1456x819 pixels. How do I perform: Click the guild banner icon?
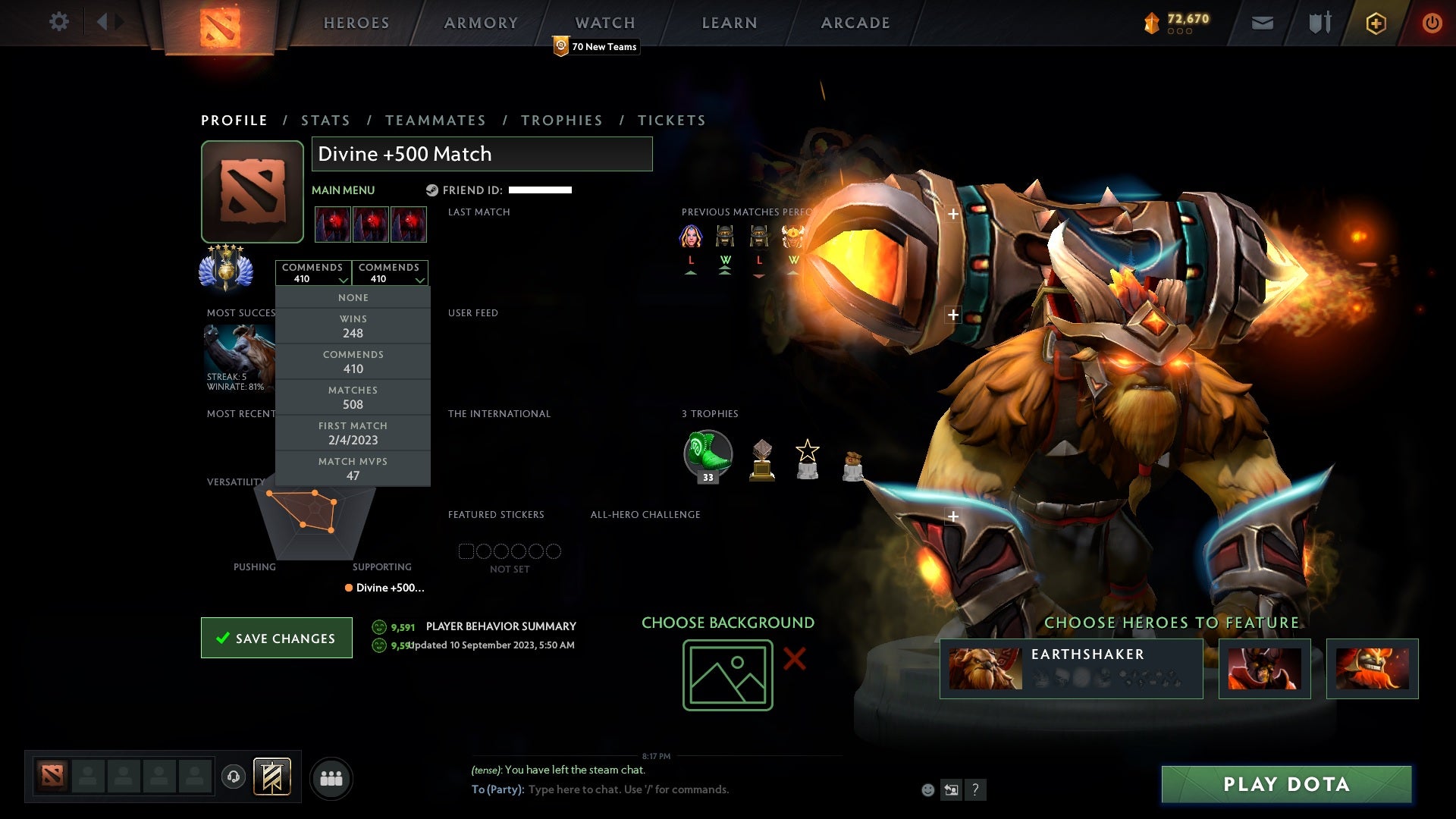[x=273, y=777]
